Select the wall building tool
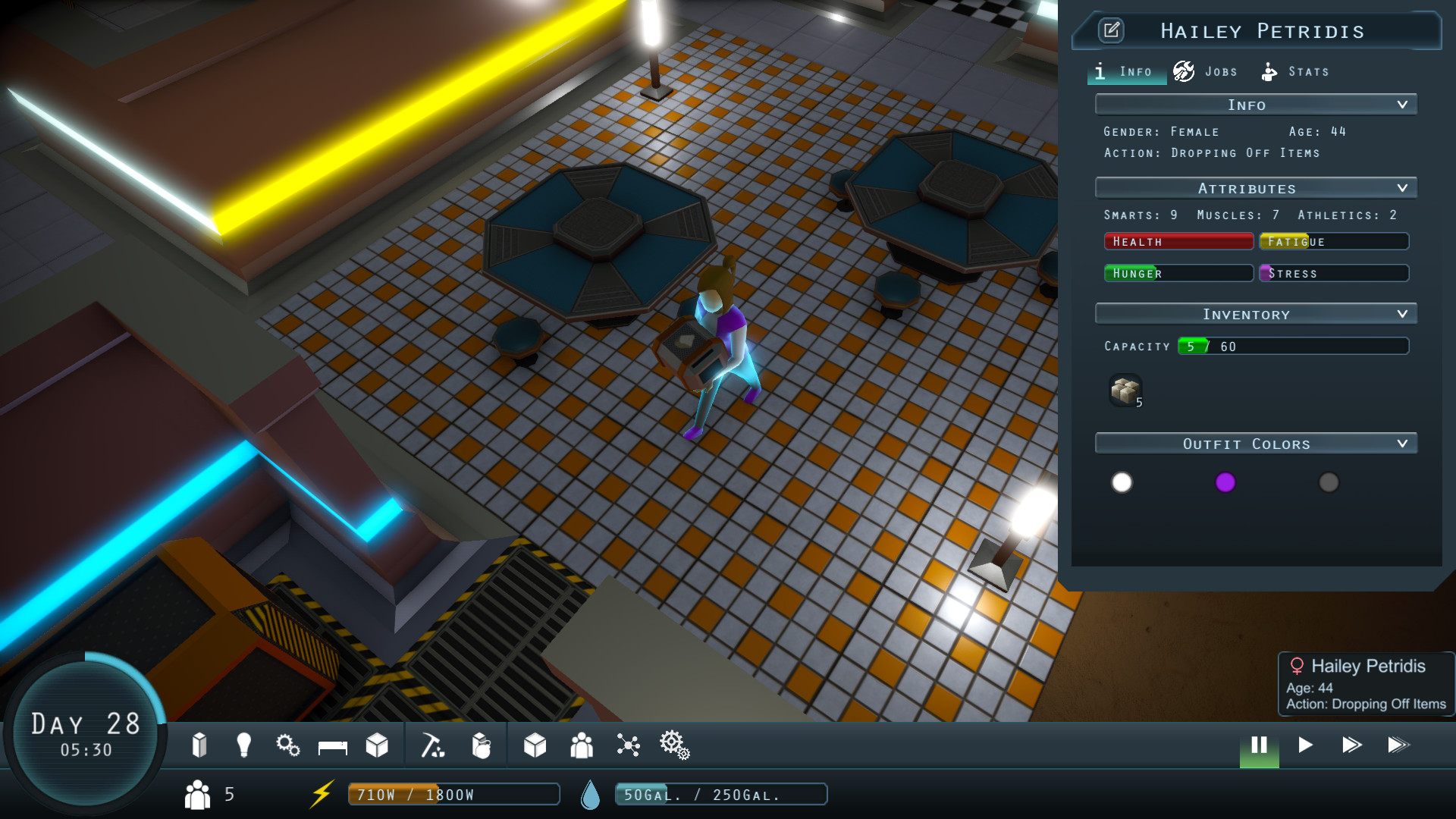Image resolution: width=1456 pixels, height=819 pixels. click(201, 745)
